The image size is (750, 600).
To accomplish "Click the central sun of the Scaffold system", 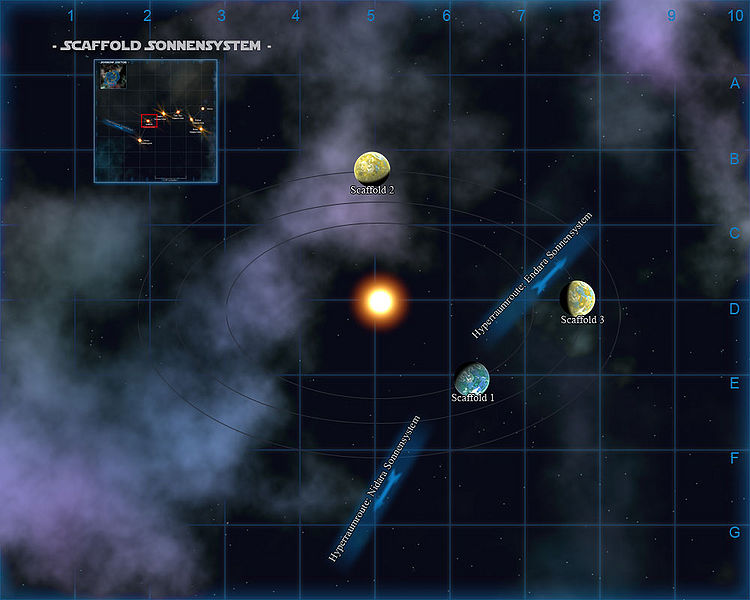I will click(379, 300).
